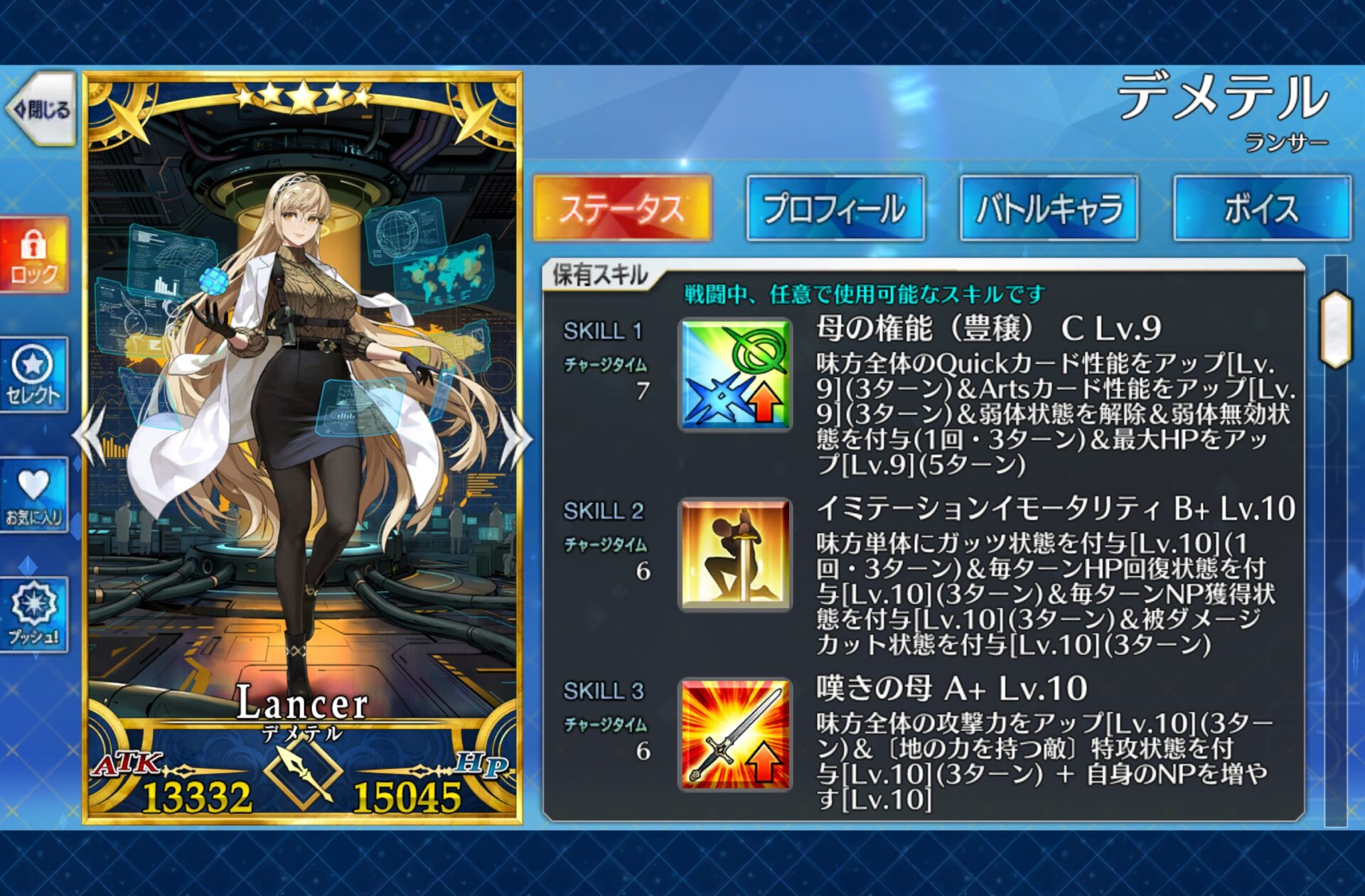Tap the セレクト star button

(33, 374)
